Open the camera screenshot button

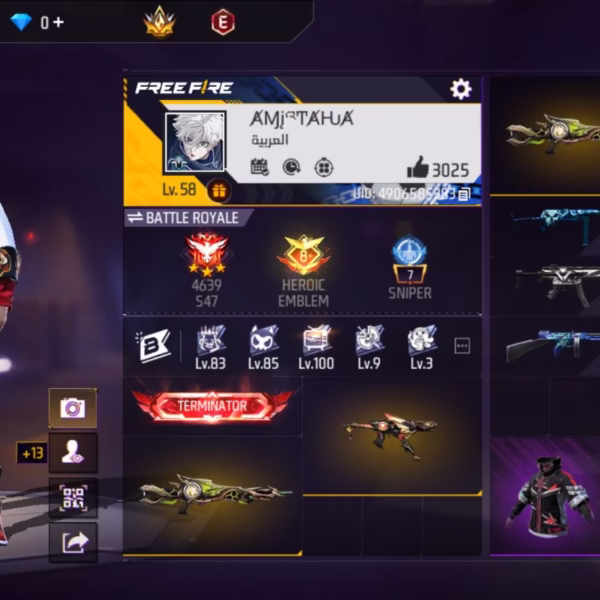[73, 407]
